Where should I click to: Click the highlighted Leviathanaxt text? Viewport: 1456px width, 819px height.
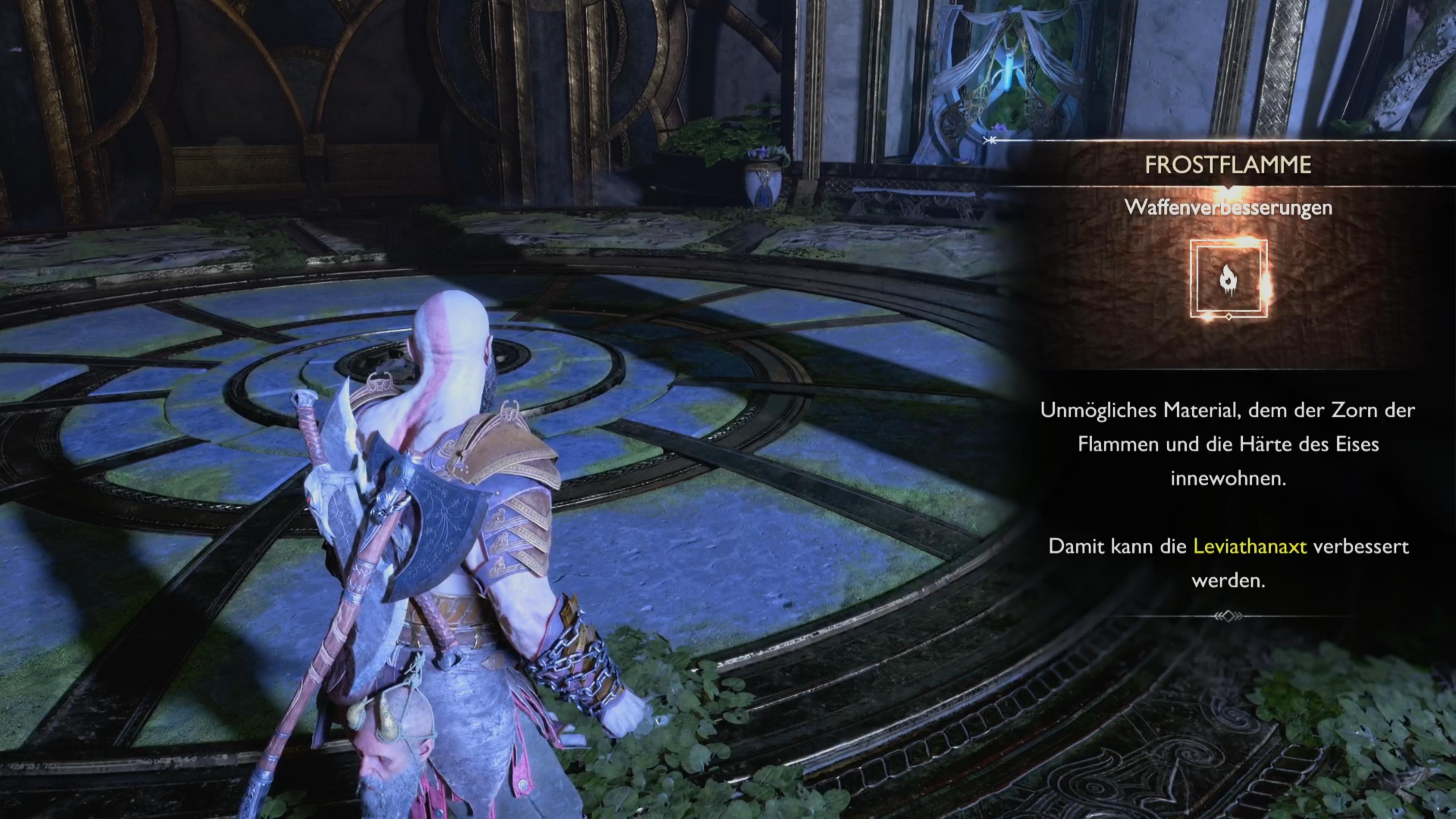pos(1250,546)
